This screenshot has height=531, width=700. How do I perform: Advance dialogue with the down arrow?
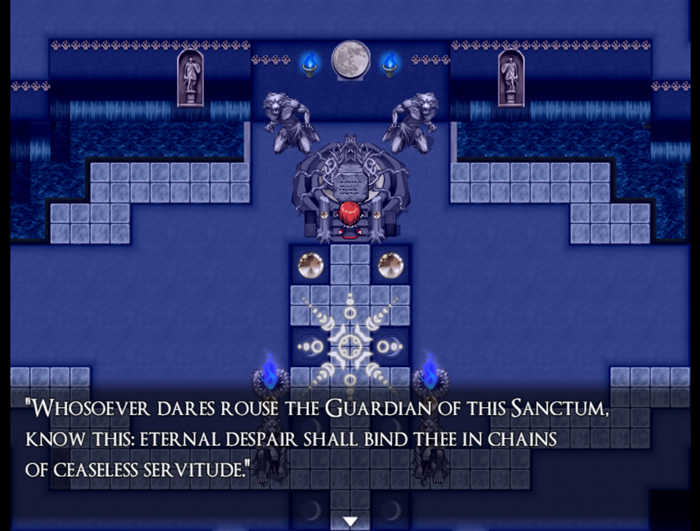click(350, 520)
